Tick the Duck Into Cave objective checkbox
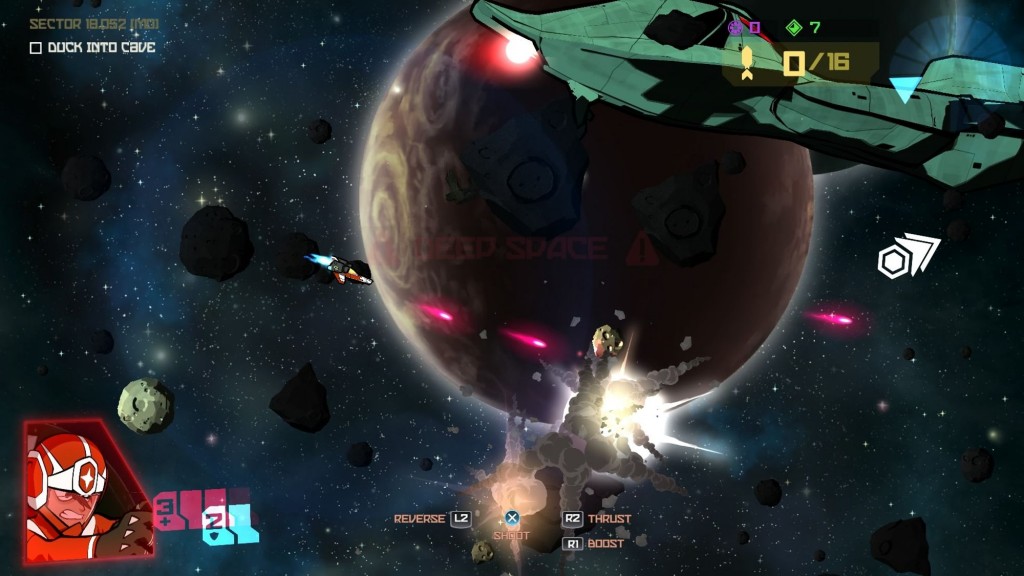 (36, 47)
